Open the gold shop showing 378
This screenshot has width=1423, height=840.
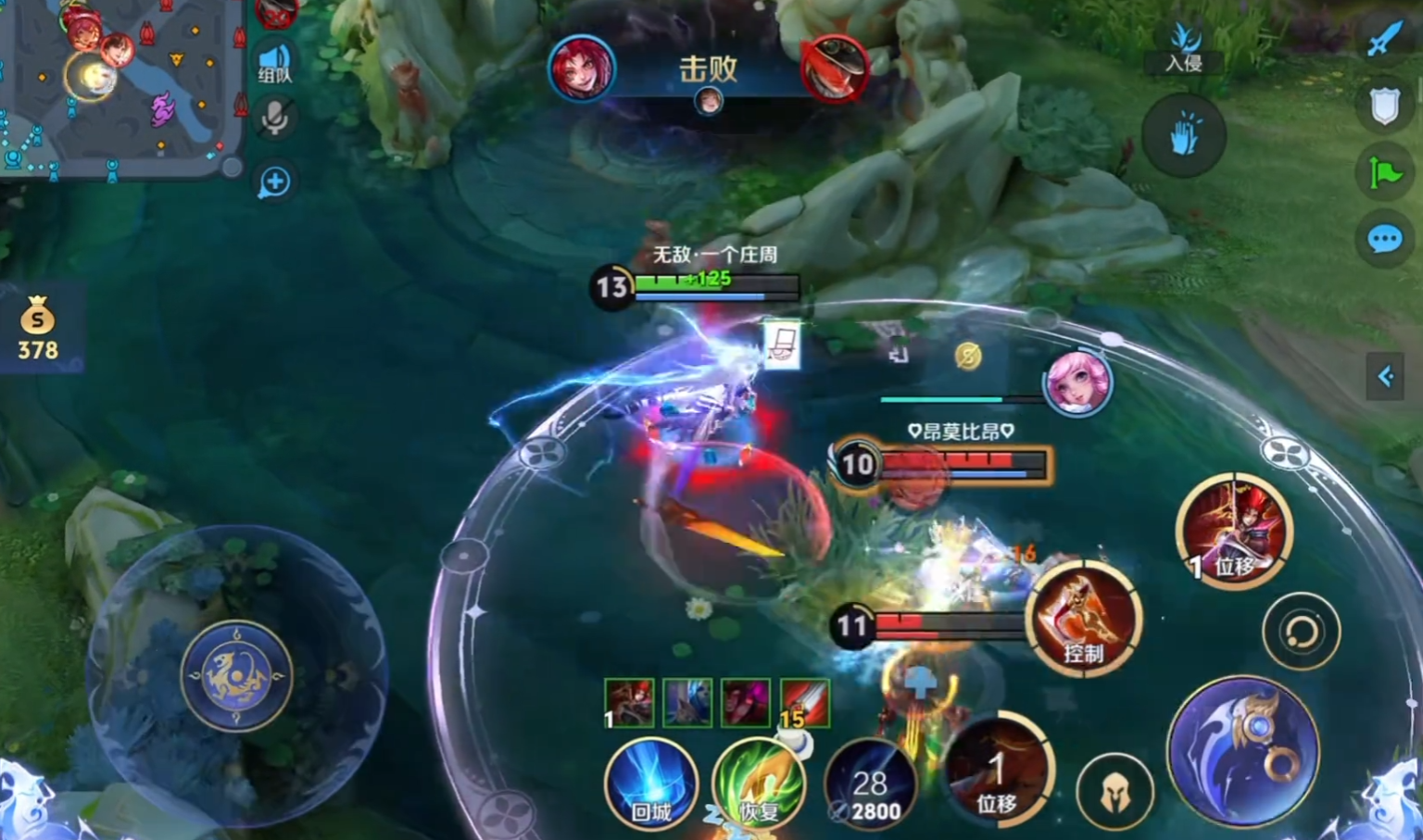(38, 329)
